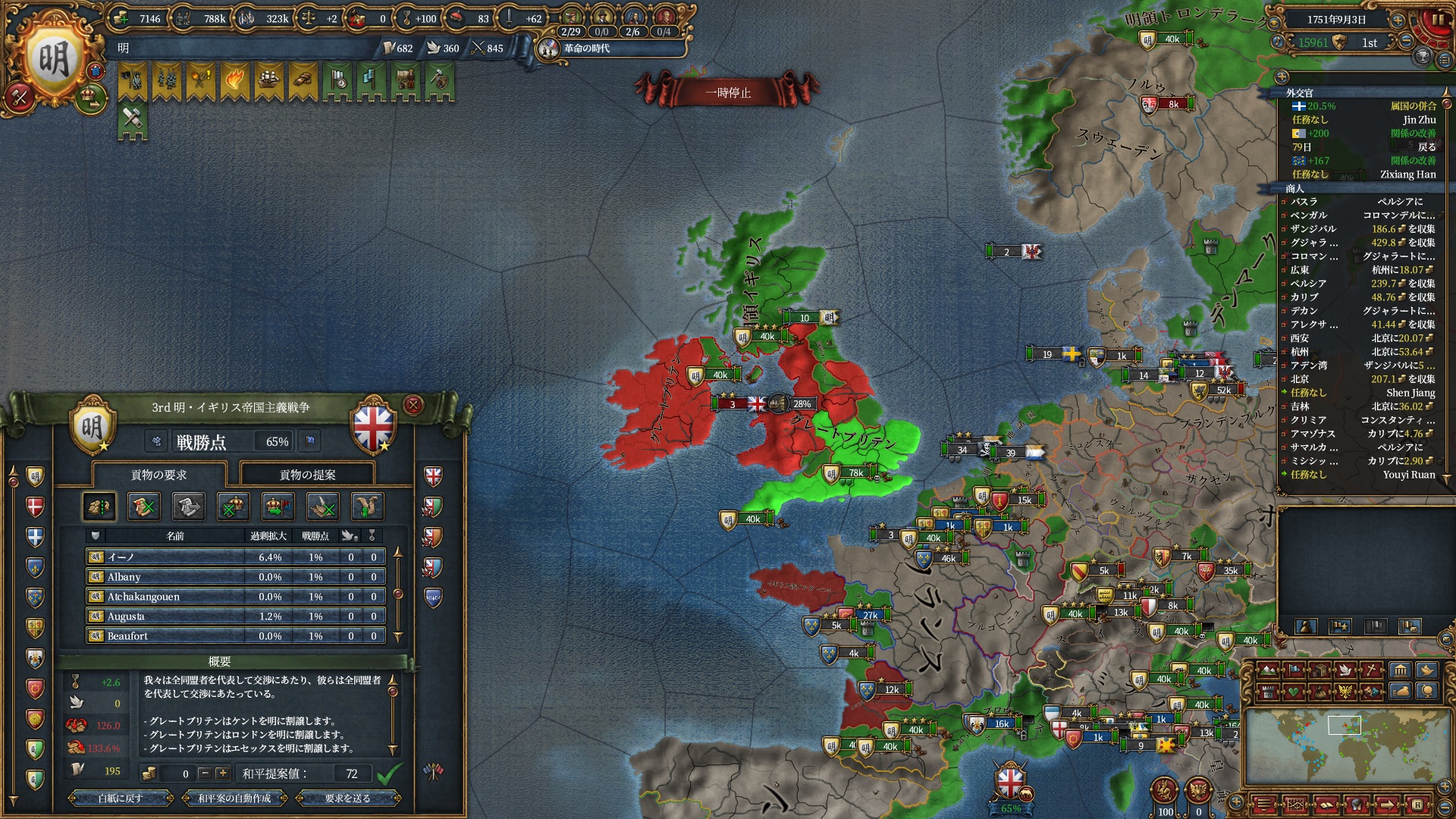1456x819 pixels.
Task: Open the Ming country shield menu
Action: 53,61
